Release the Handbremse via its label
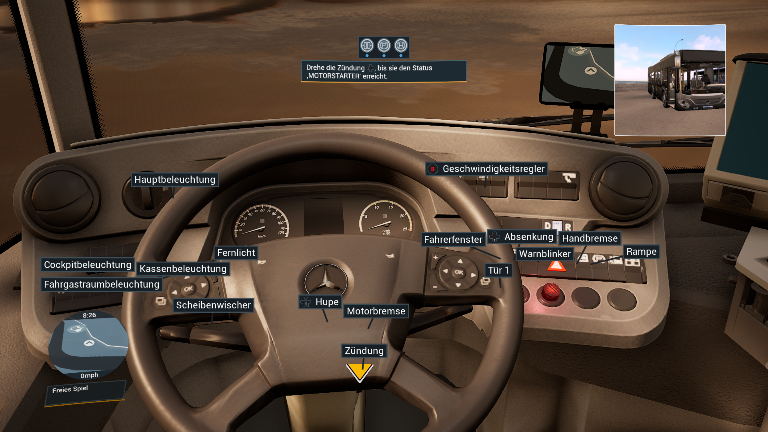This screenshot has width=768, height=432. pyautogui.click(x=590, y=239)
